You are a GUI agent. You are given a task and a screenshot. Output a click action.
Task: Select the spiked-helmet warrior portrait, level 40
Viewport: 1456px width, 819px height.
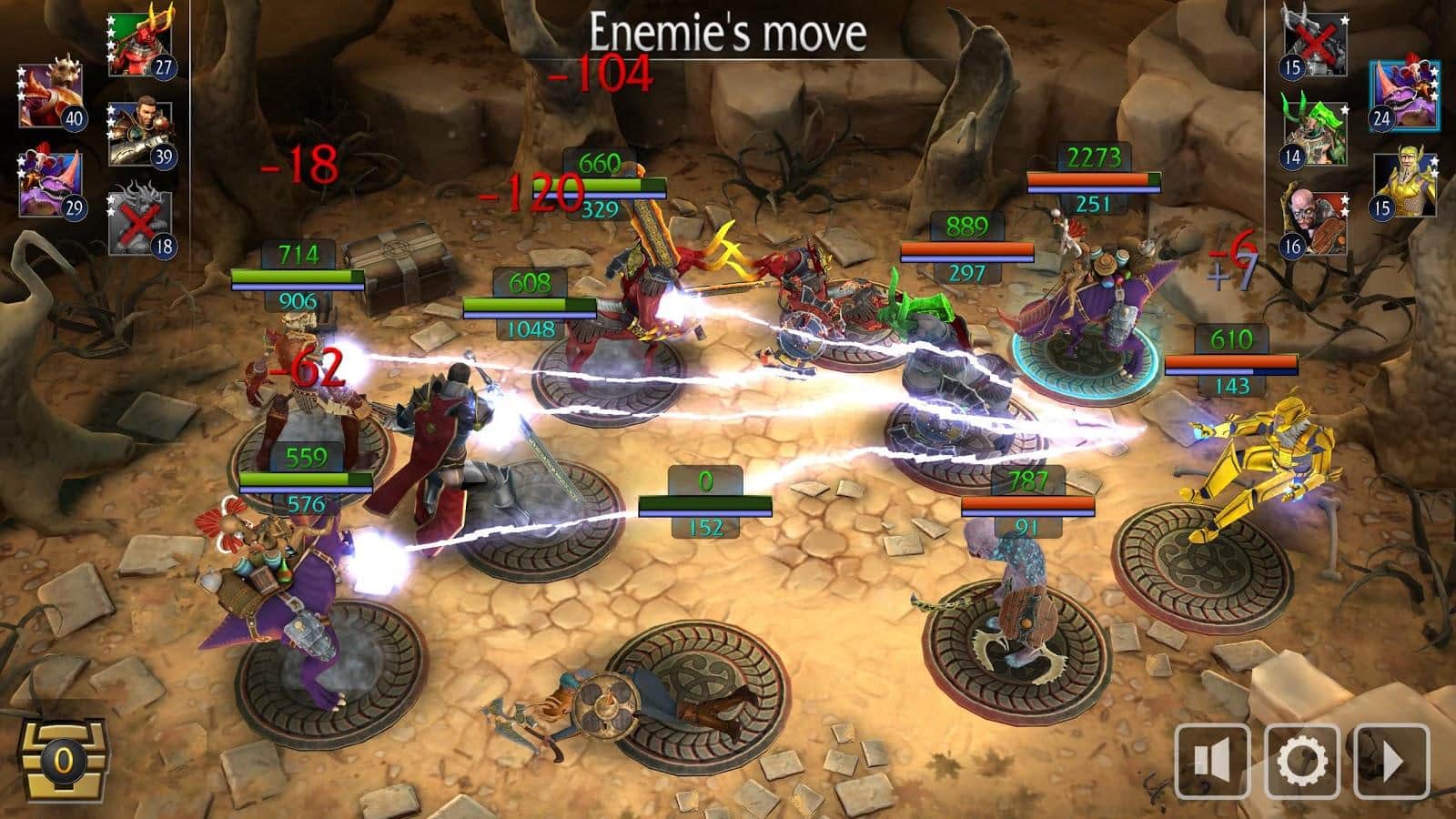point(51,96)
